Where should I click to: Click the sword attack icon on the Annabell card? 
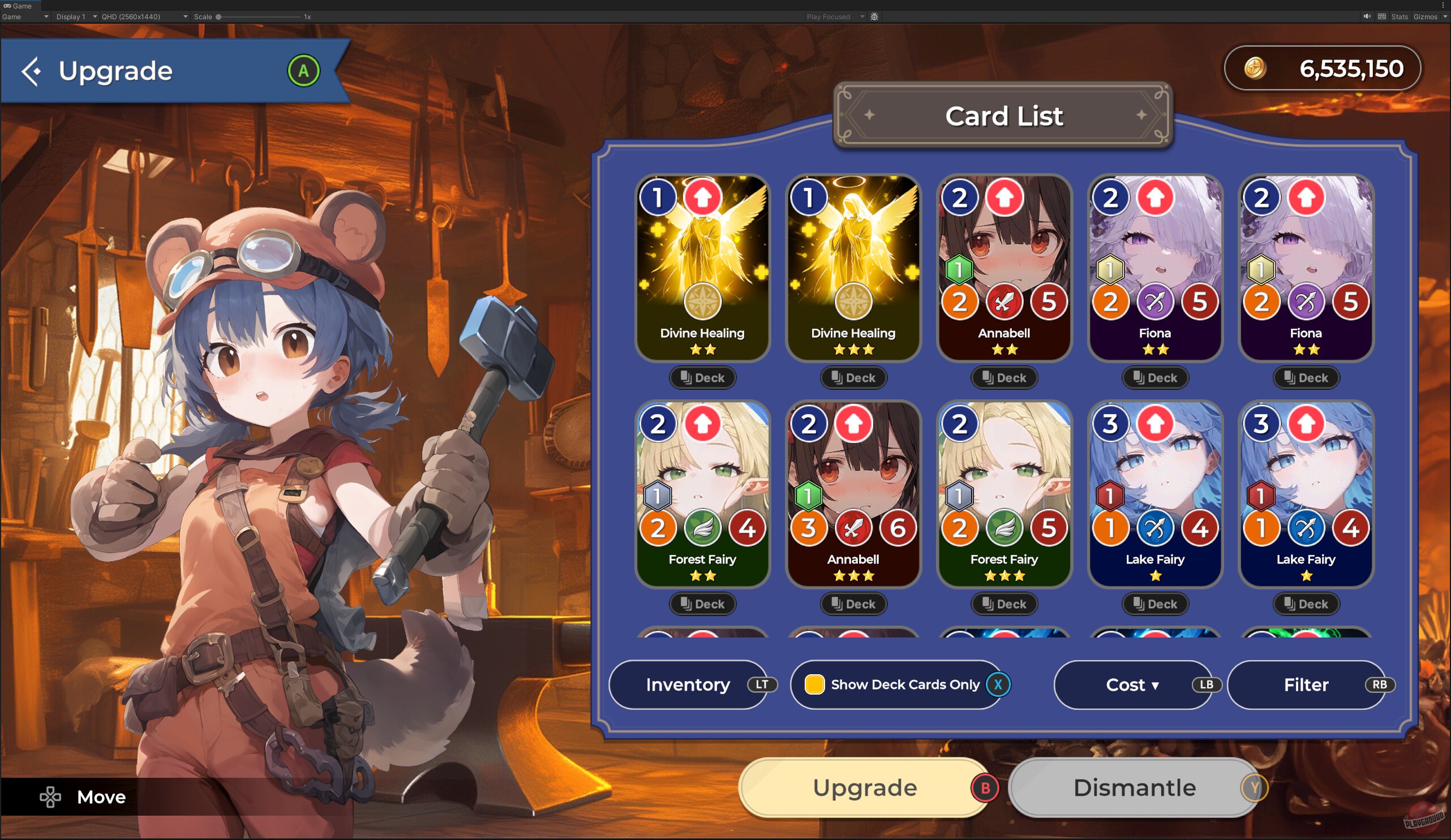coord(1004,301)
